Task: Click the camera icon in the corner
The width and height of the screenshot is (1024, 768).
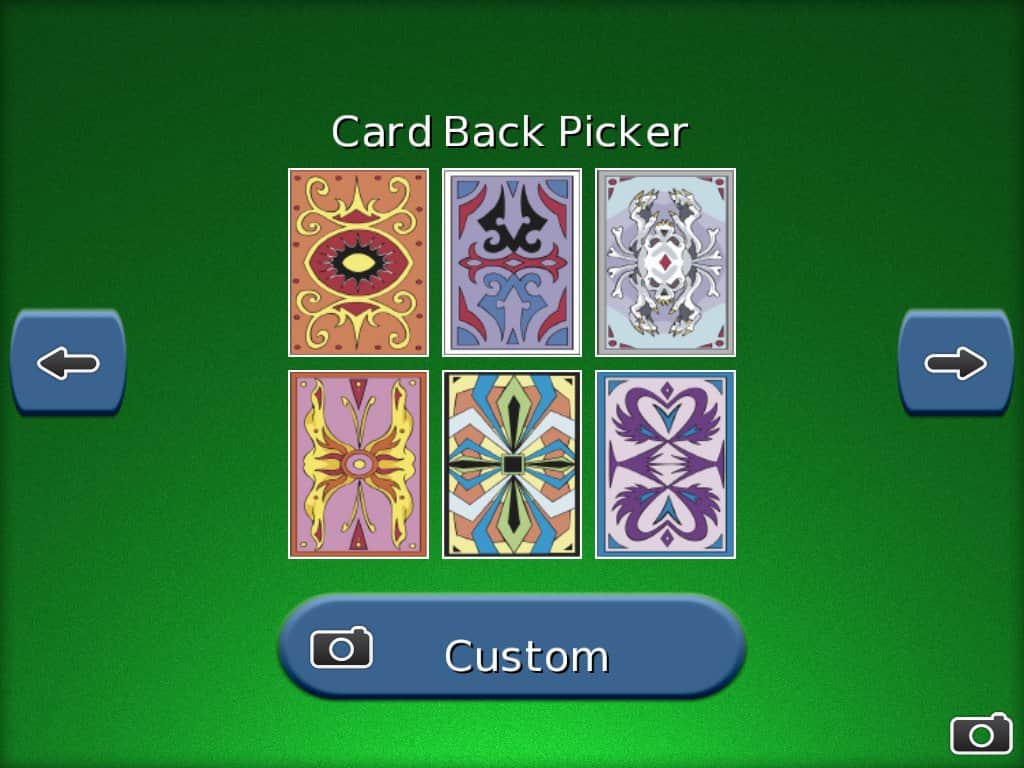Action: [980, 734]
